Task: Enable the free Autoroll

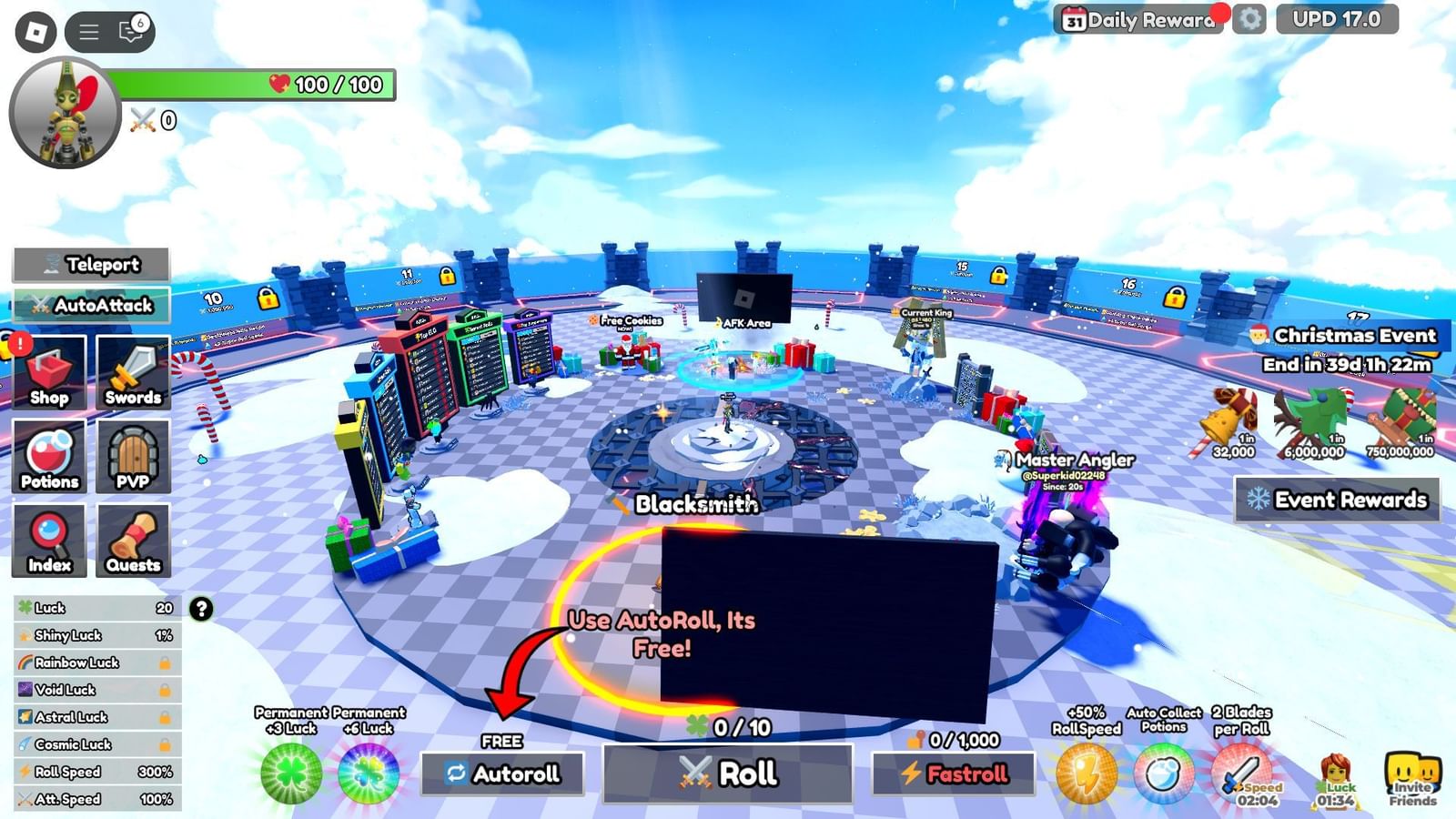Action: pos(501,773)
